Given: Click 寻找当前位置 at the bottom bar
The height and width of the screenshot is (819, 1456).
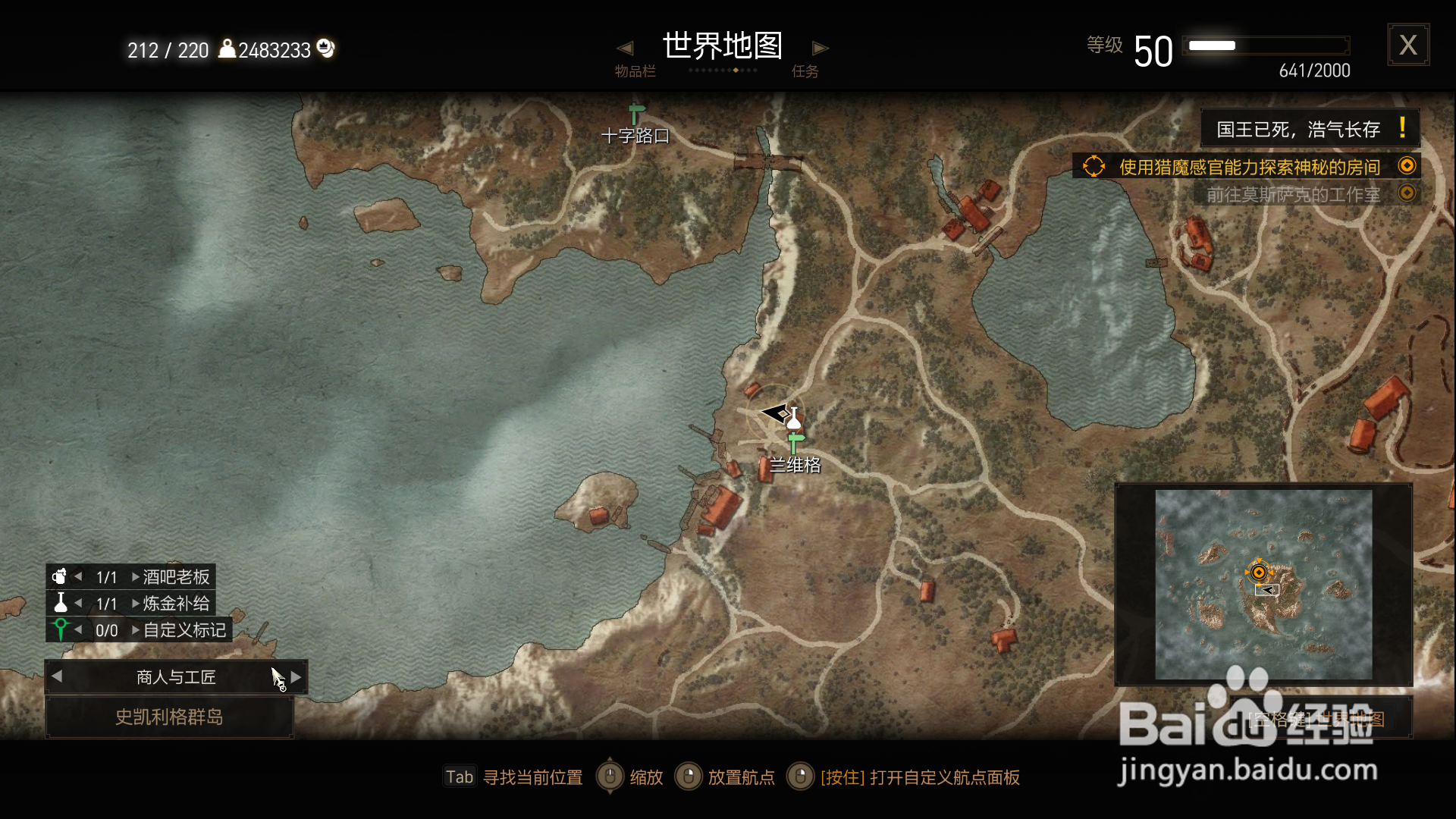Looking at the screenshot, I should tap(533, 777).
